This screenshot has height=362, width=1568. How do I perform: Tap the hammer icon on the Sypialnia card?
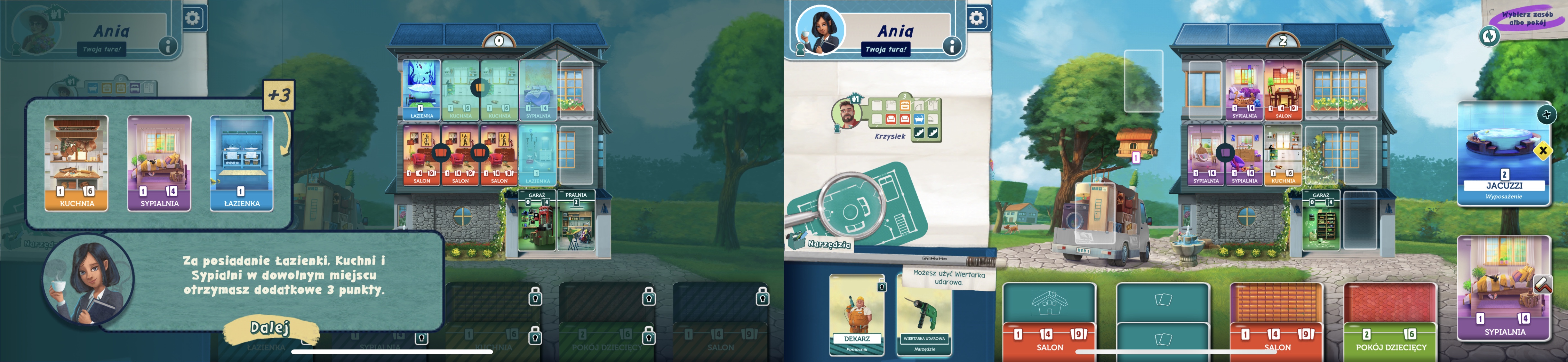pos(1543,284)
